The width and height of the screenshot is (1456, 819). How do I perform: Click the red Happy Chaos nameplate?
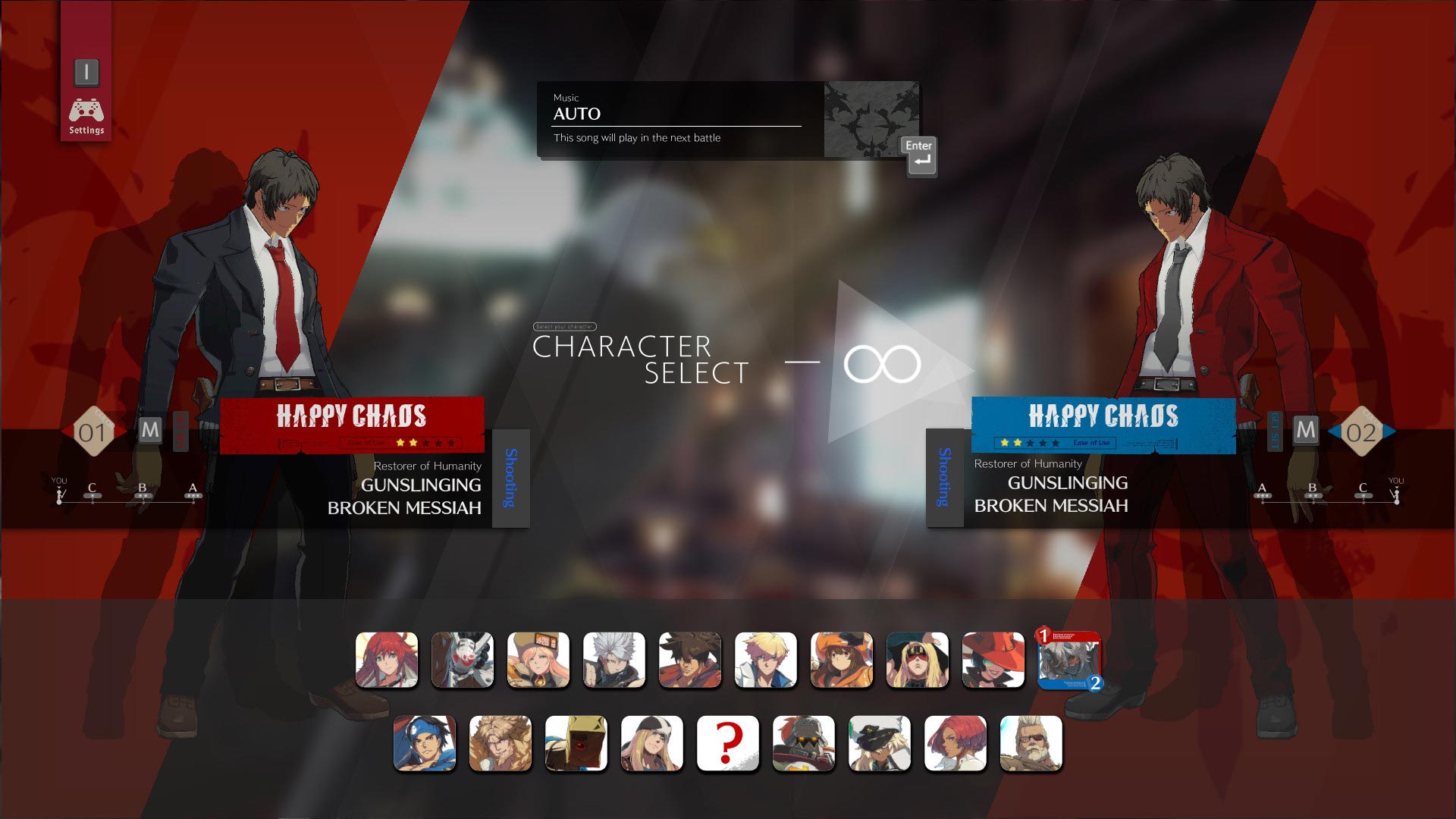coord(351,417)
